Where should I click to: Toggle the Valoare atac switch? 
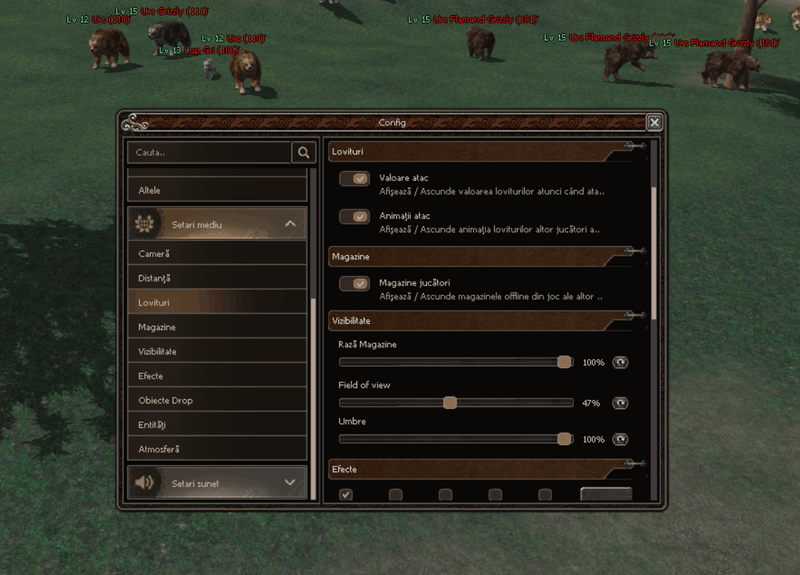pos(355,178)
